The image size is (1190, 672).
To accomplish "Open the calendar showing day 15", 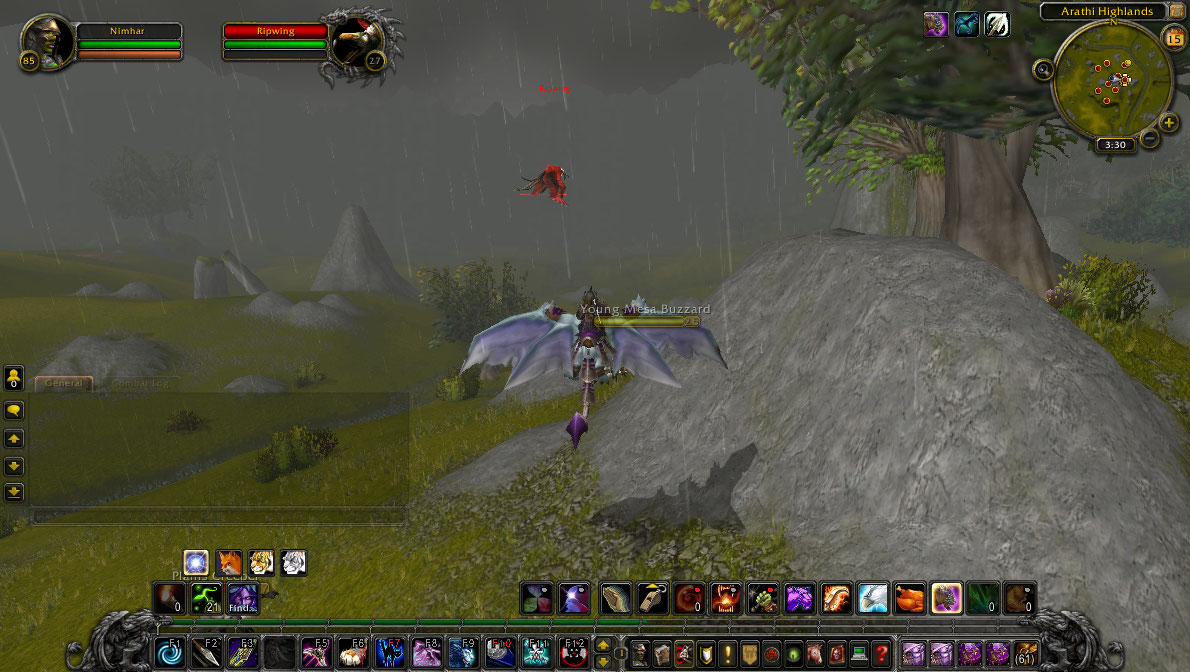I will pos(1173,38).
